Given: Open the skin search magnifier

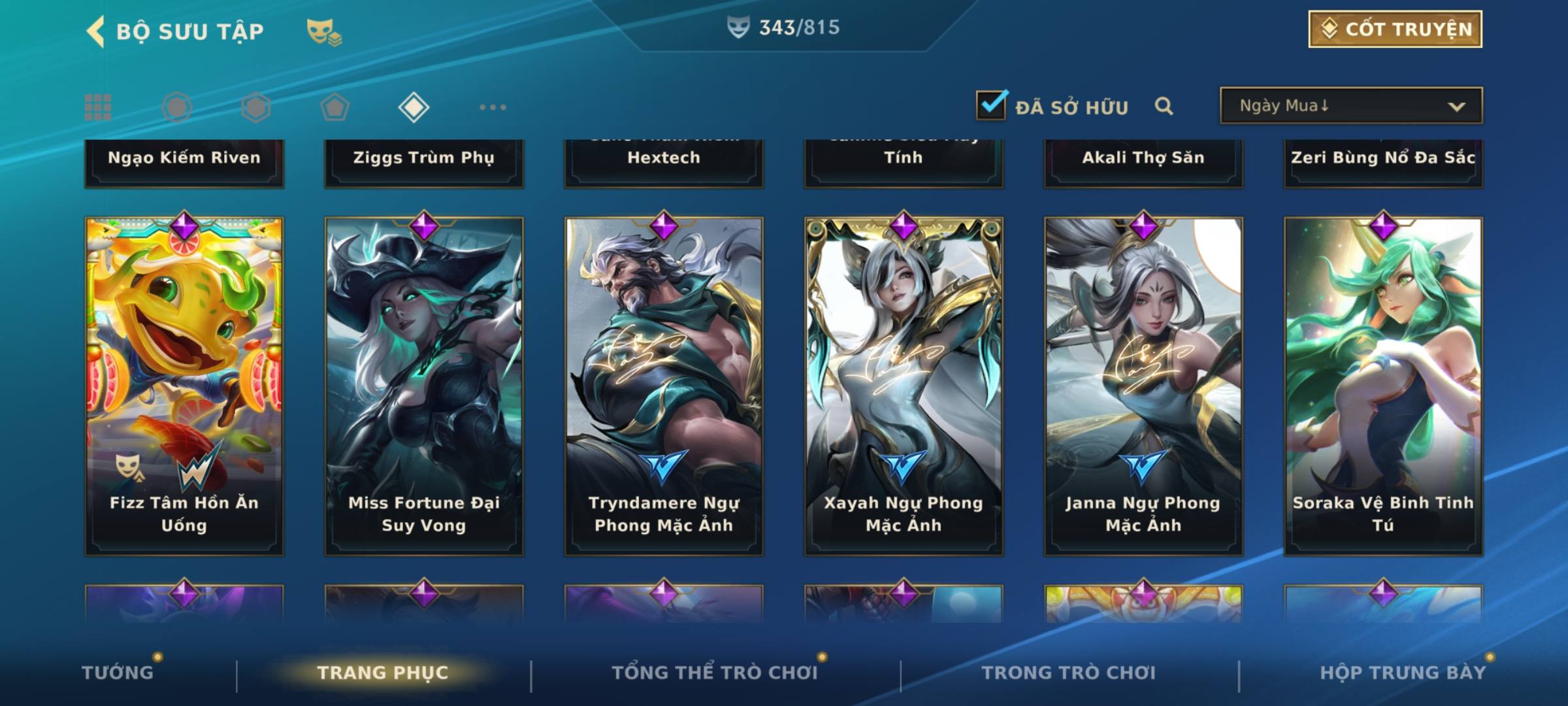Looking at the screenshot, I should 1164,106.
